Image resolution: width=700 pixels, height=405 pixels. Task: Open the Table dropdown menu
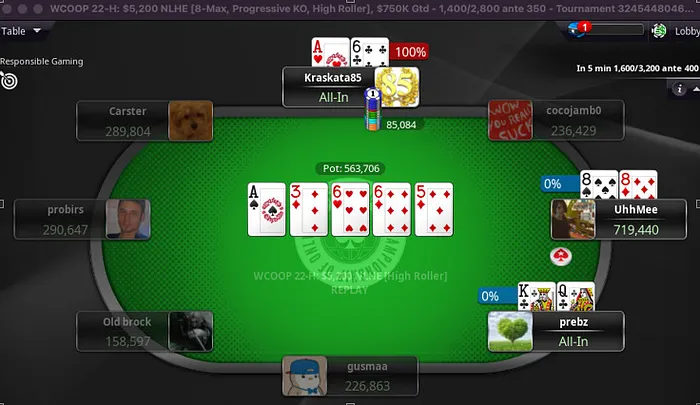(x=22, y=31)
